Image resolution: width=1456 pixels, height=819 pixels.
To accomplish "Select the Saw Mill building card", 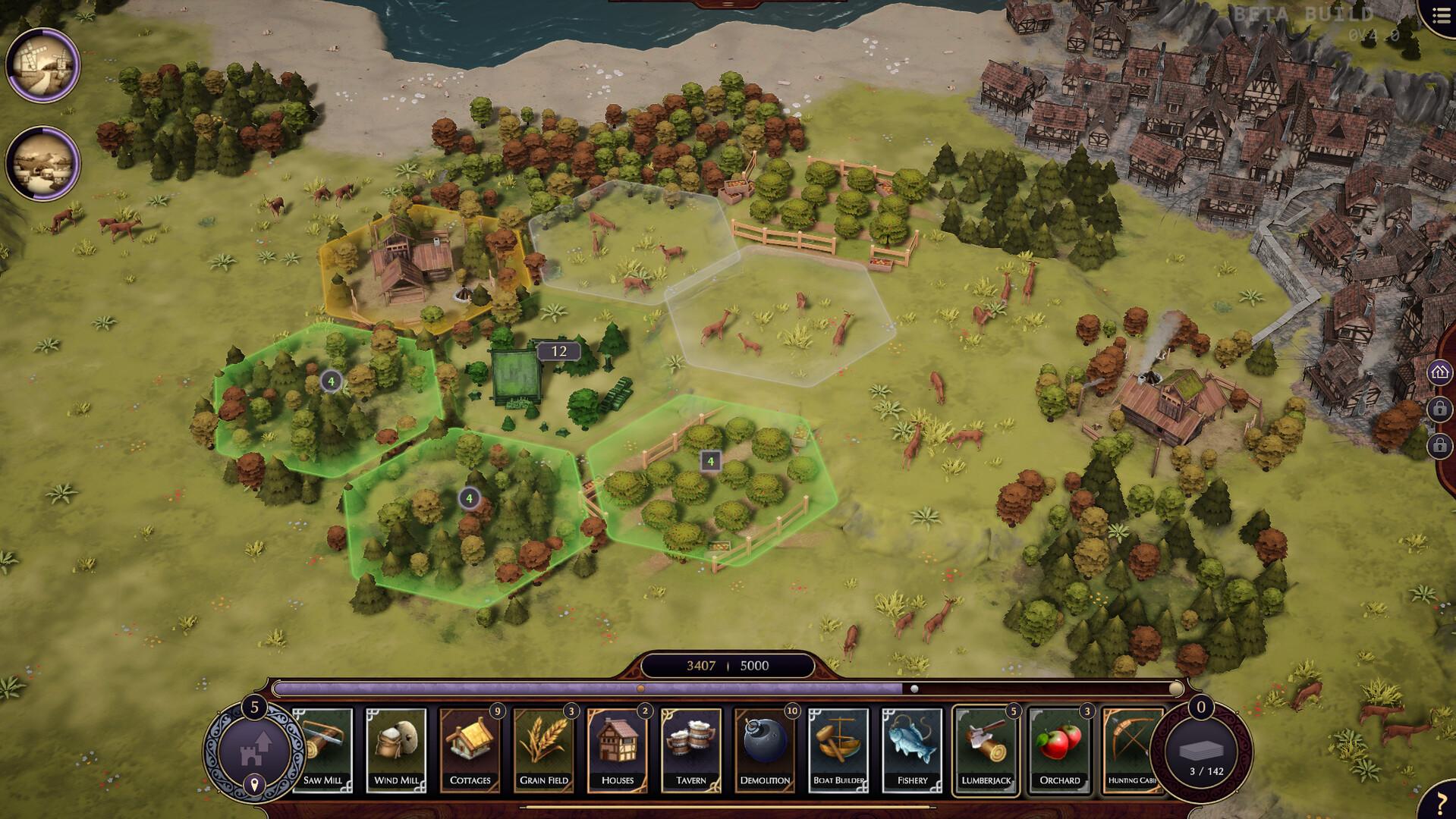I will [x=323, y=750].
